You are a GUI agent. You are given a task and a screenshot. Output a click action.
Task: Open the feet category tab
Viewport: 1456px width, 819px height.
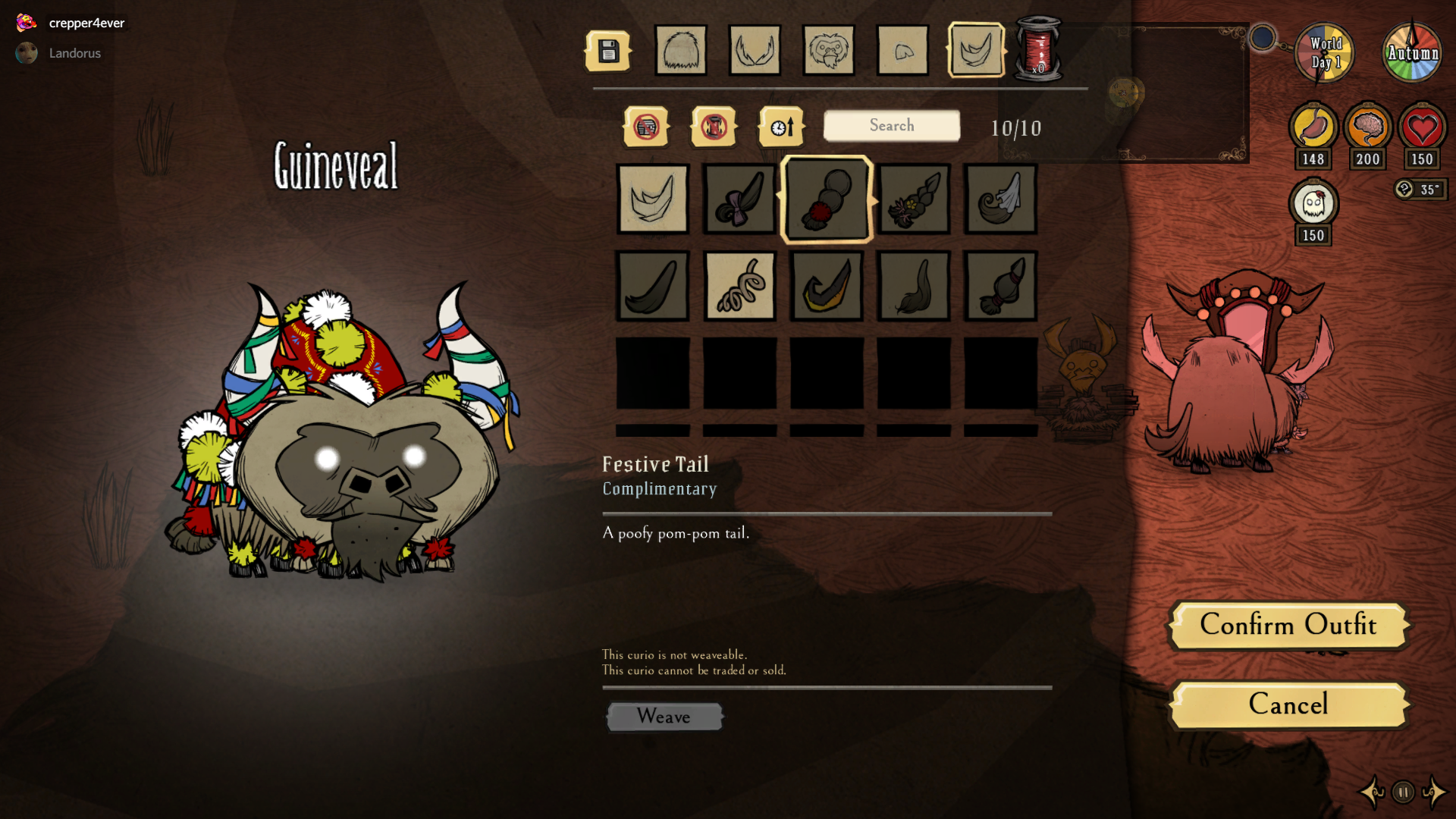pos(902,52)
